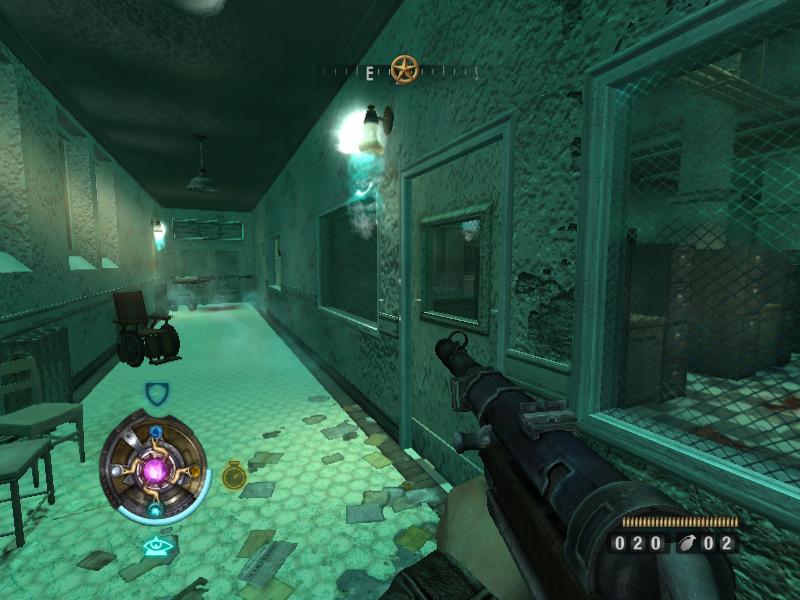
Task: Click the compass strip's E heading
Action: pyautogui.click(x=370, y=72)
